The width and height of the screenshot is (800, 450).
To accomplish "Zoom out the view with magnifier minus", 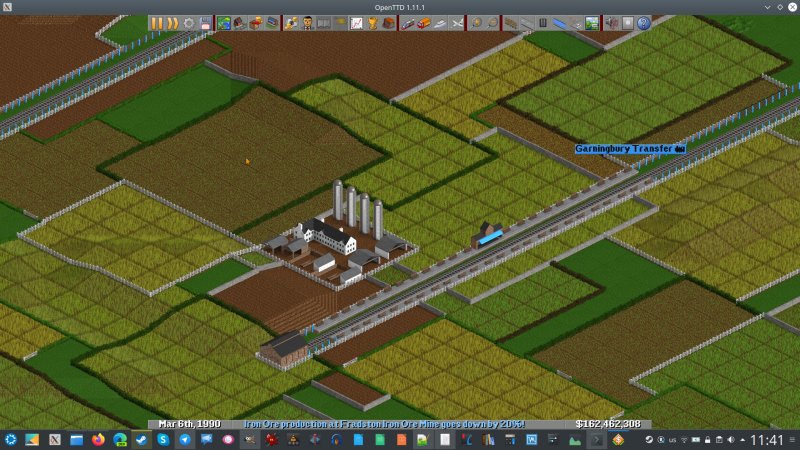I will pos(491,22).
